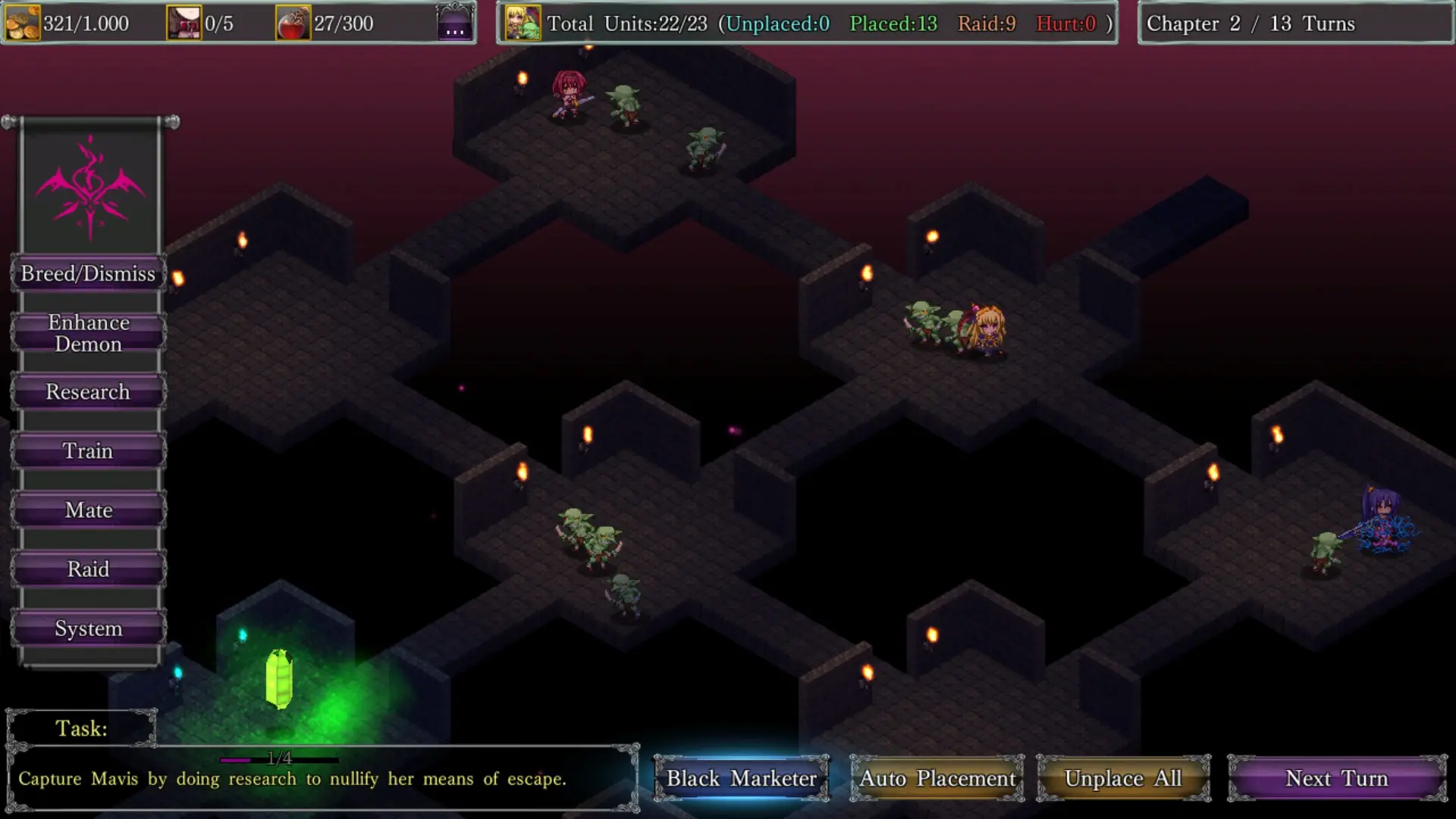Image resolution: width=1456 pixels, height=819 pixels.
Task: Open the Breed/Dismiss menu
Action: click(88, 274)
